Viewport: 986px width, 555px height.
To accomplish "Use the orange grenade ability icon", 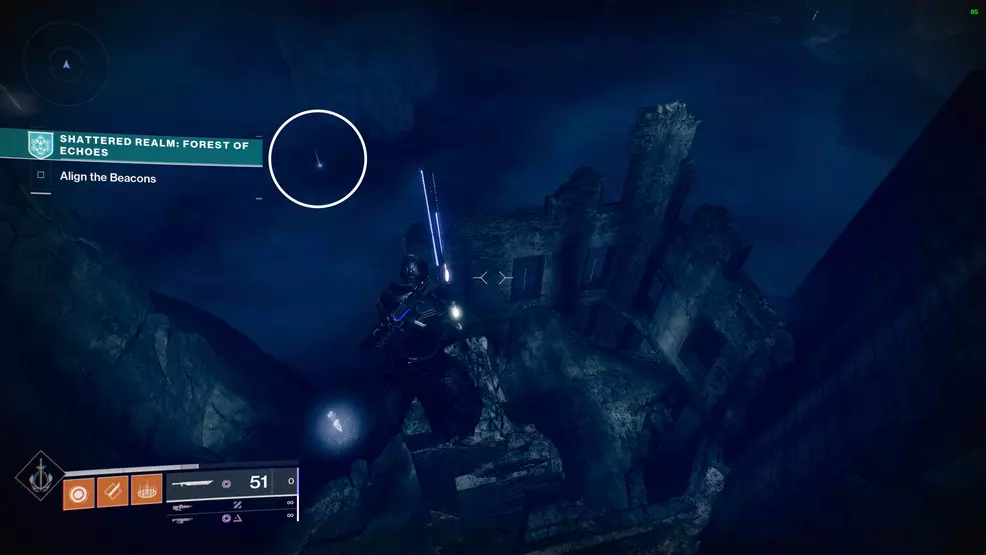I will (78, 493).
